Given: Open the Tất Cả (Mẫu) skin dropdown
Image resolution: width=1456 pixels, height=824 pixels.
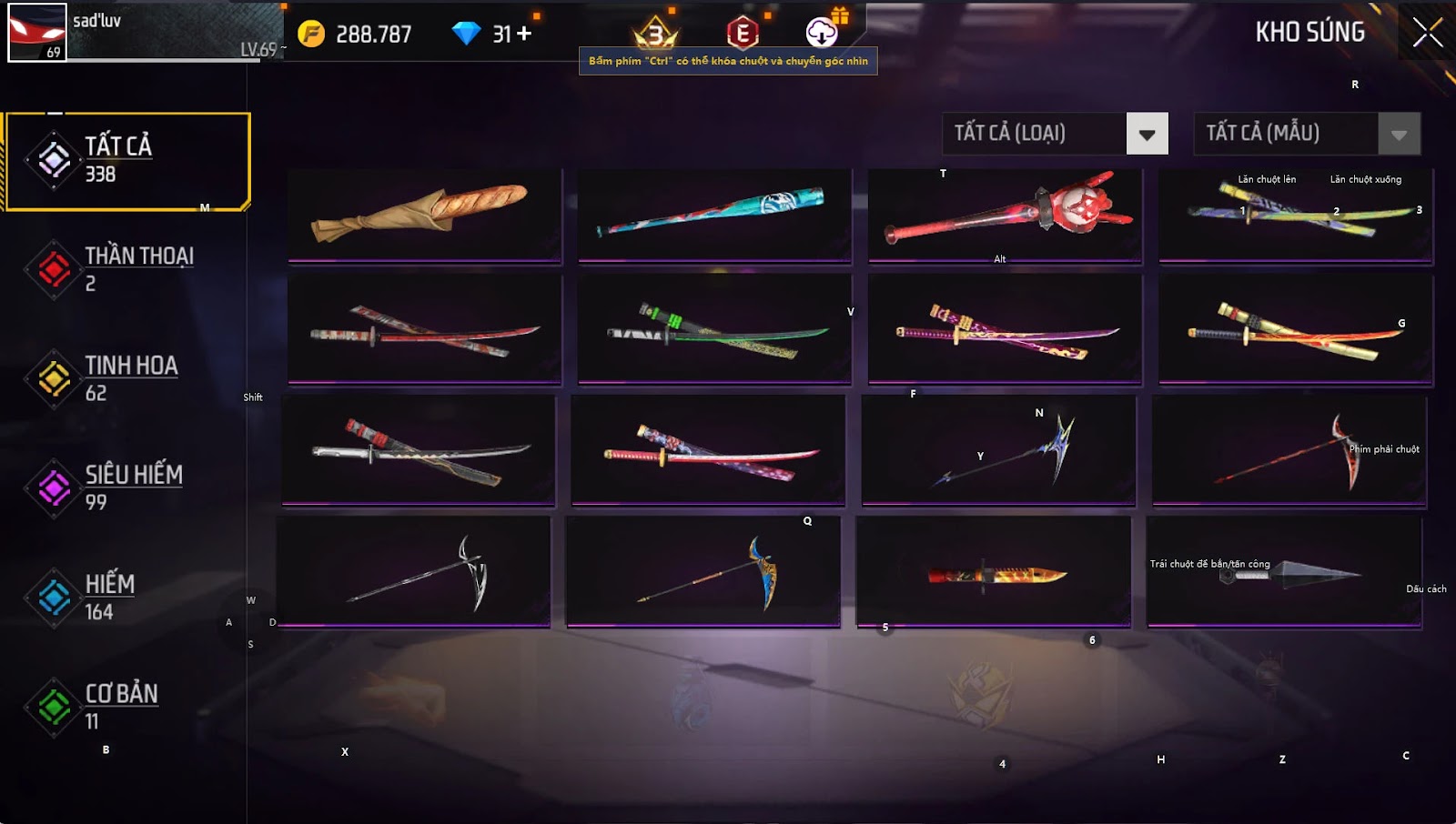Looking at the screenshot, I should point(1399,135).
